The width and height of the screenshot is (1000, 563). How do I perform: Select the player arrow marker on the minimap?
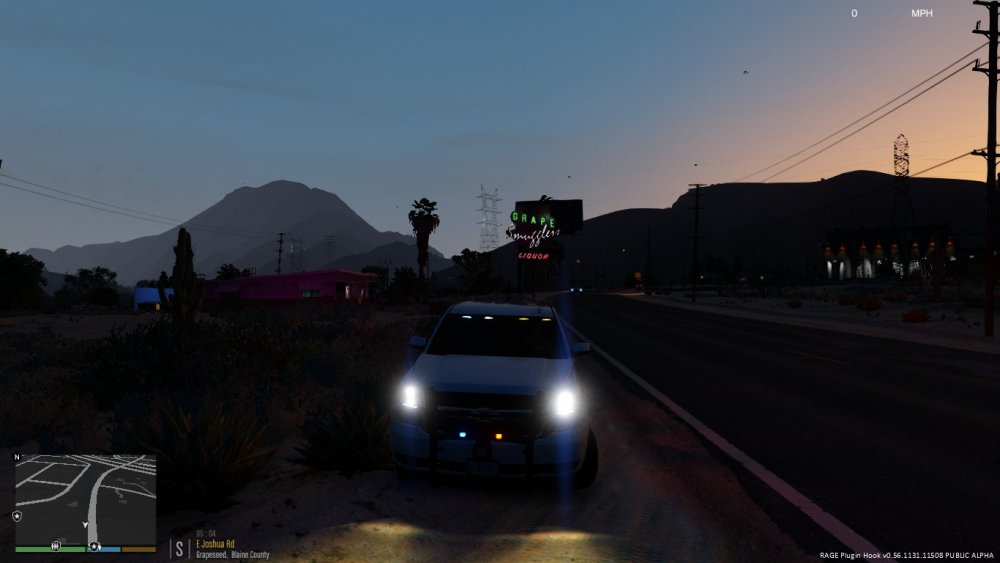pos(86,524)
